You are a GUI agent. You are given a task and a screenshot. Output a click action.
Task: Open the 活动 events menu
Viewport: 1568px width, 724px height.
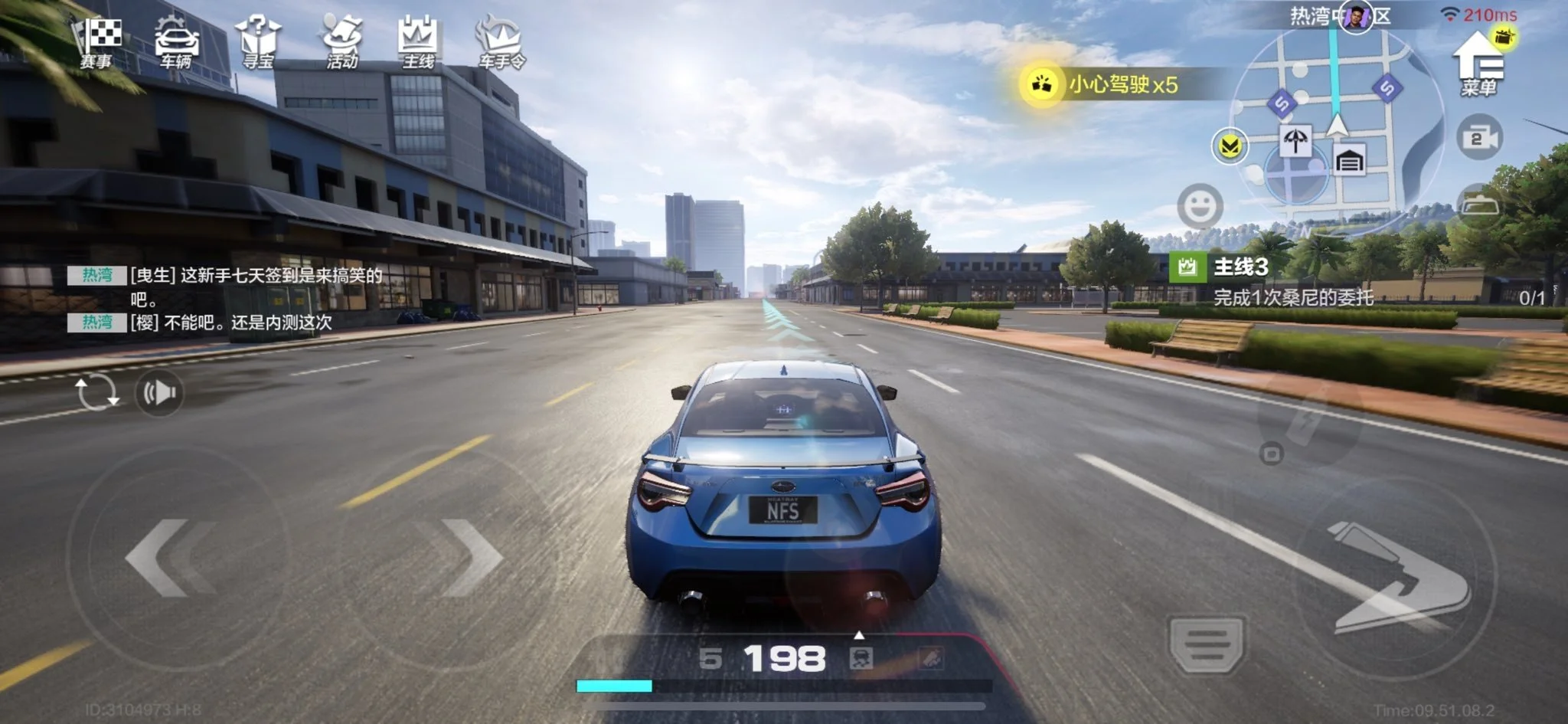[341, 43]
